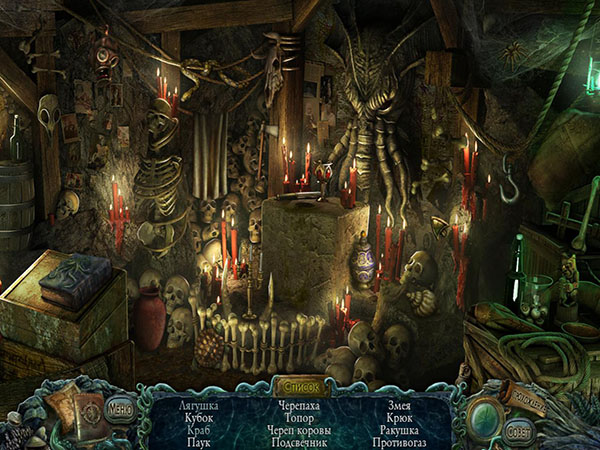Choose the Краб list entry
The image size is (600, 450).
200,429
